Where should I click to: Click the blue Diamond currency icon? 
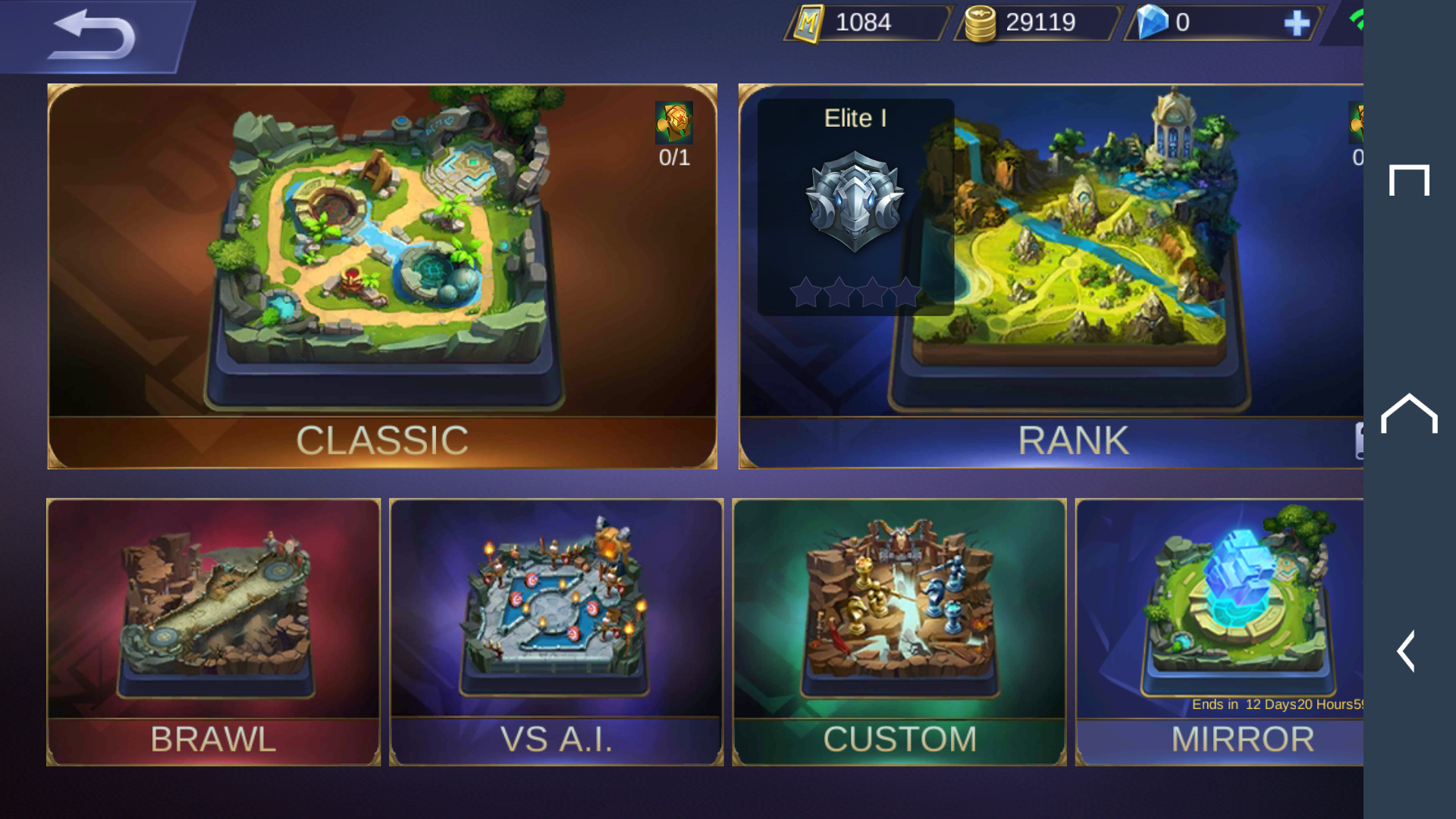click(x=1152, y=24)
